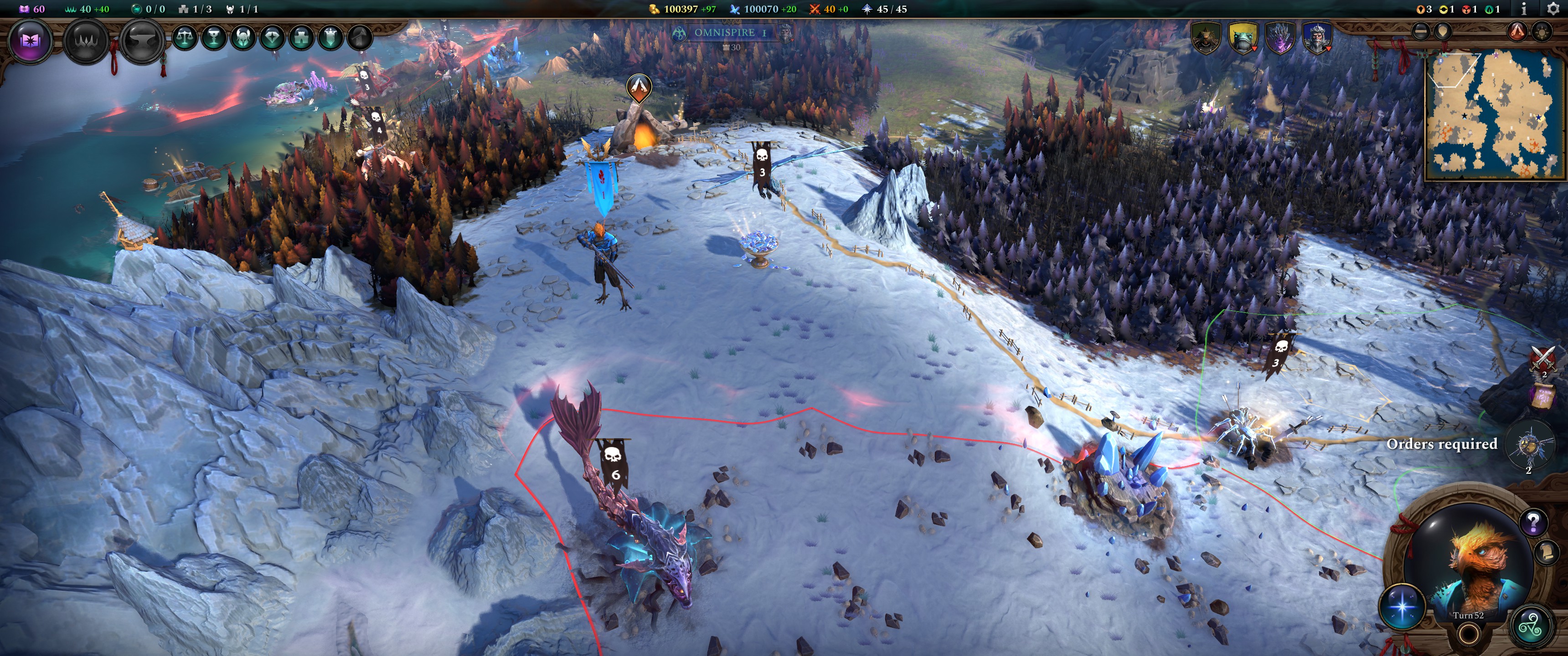This screenshot has height=656, width=1568.
Task: Open the info menu via the i icon
Action: [x=1524, y=9]
